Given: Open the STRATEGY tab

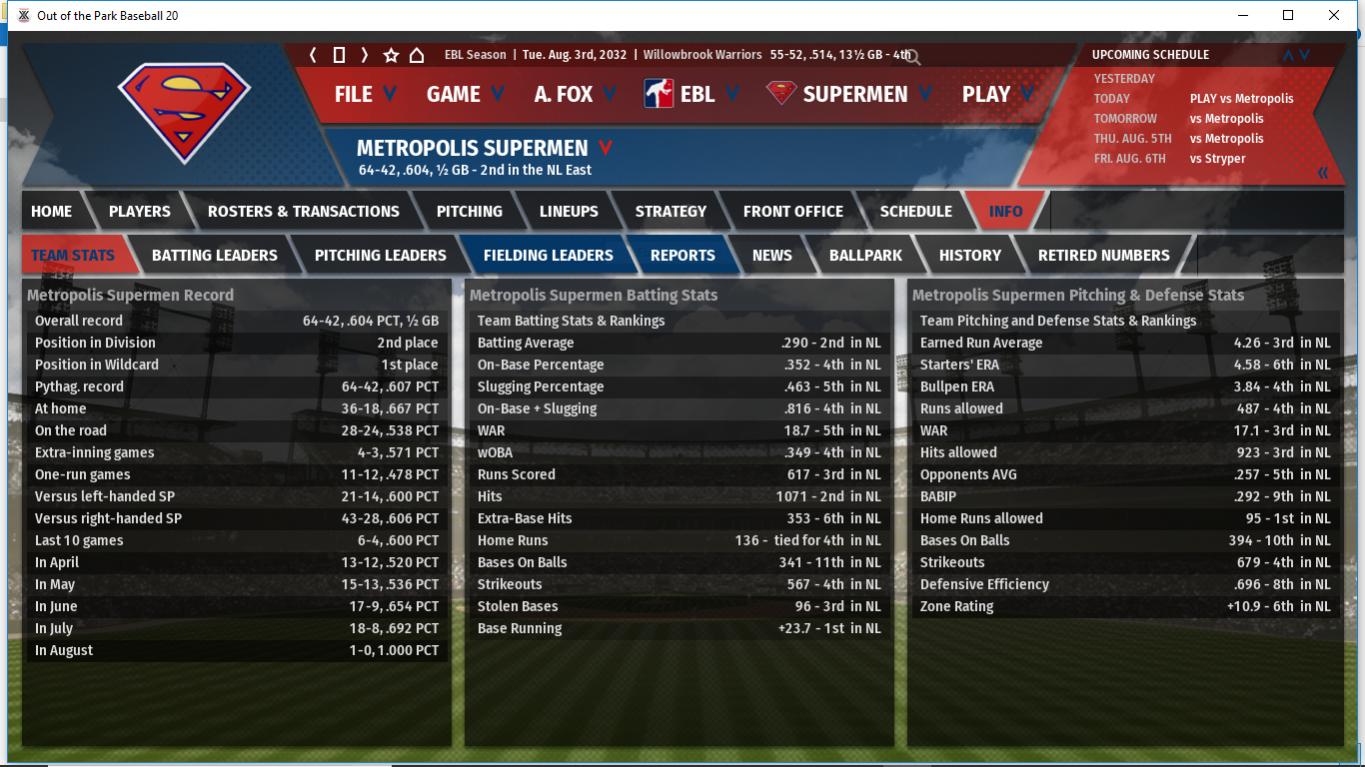Looking at the screenshot, I should [x=670, y=211].
